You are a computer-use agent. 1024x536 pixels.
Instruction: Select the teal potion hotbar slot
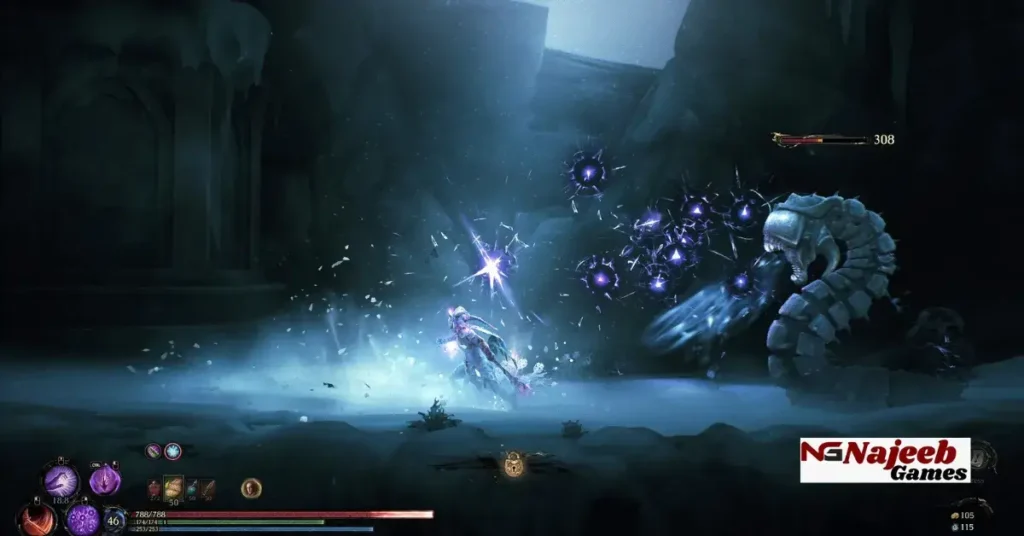191,489
